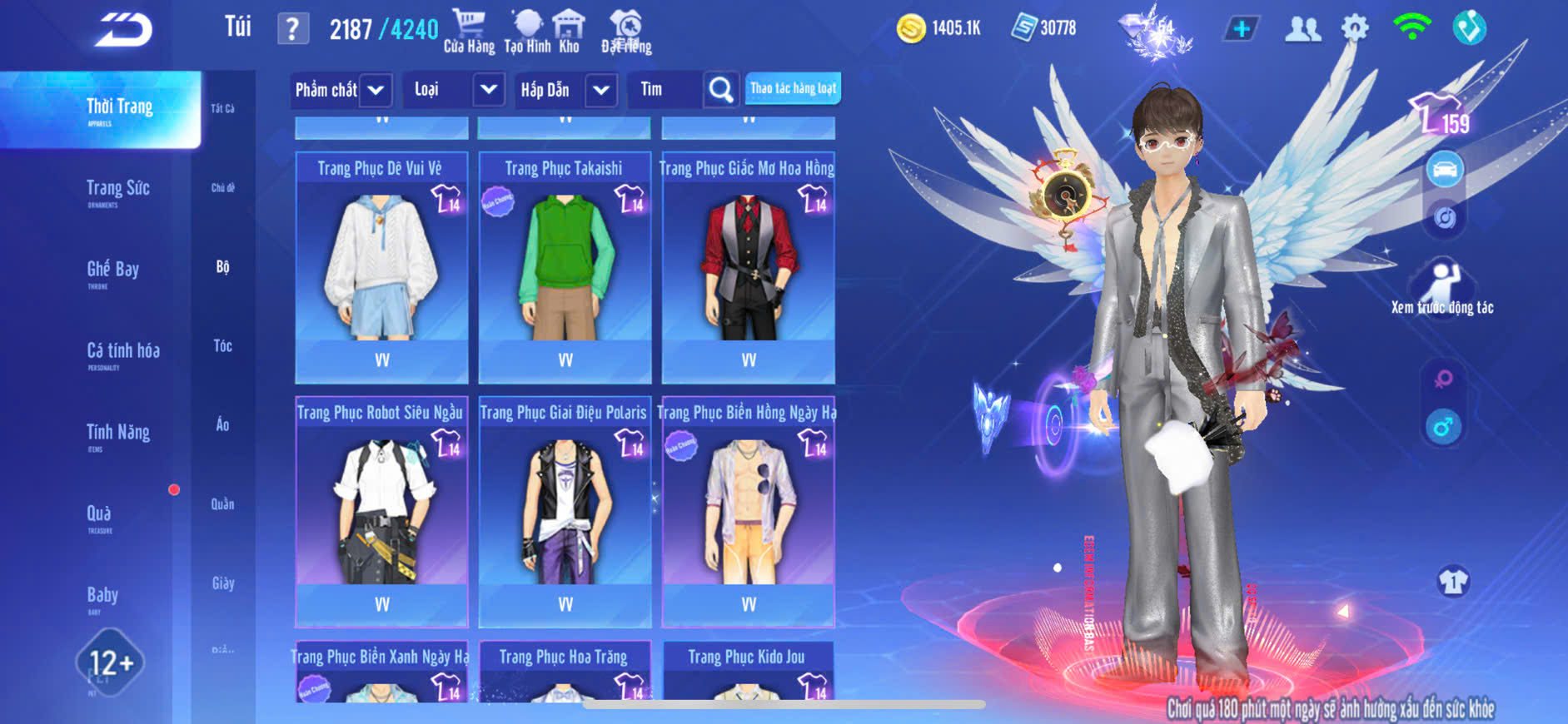Open the Kho storage icon
1568x724 pixels.
[x=569, y=31]
